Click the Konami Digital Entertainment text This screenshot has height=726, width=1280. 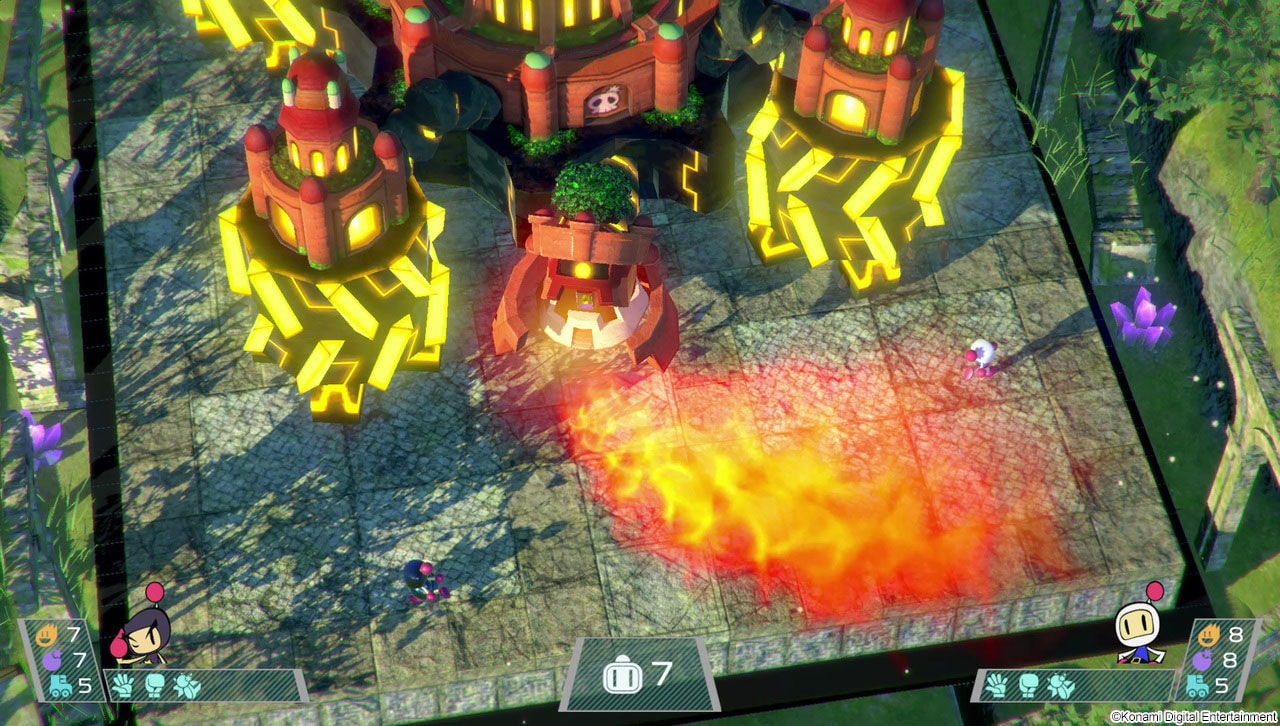1192,716
